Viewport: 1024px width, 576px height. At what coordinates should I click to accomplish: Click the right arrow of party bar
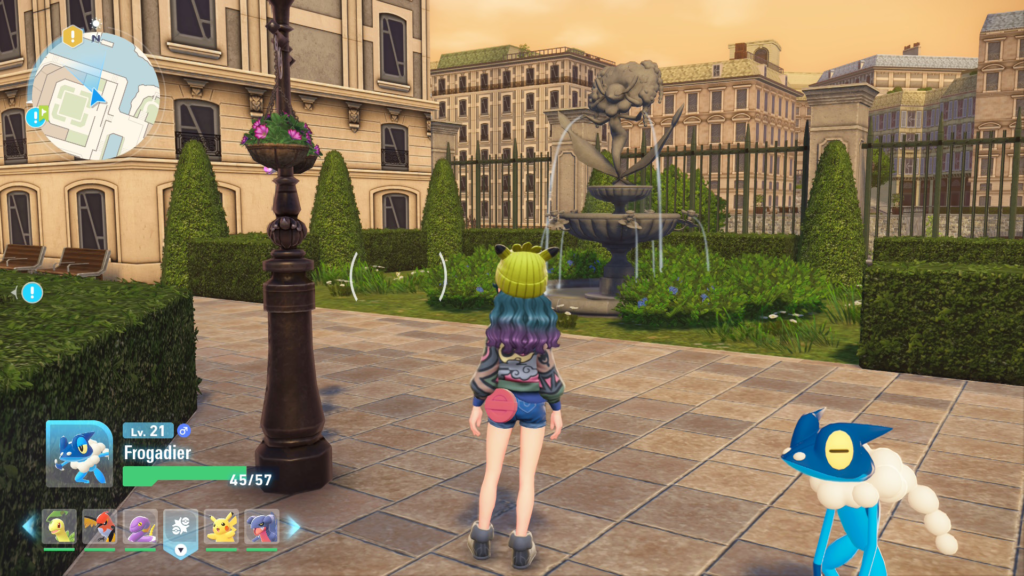[294, 527]
